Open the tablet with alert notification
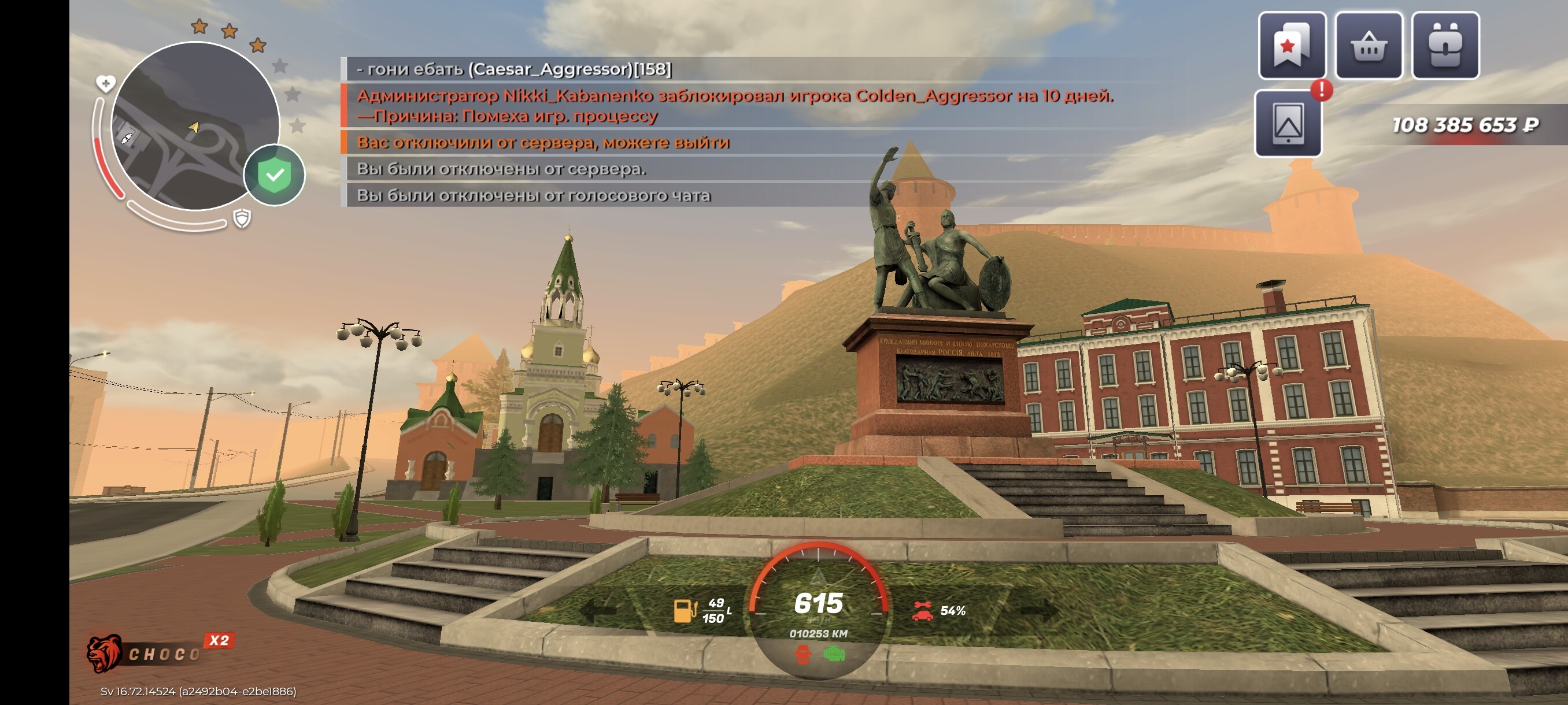Screen dimensions: 1568x705 pos(1288,124)
